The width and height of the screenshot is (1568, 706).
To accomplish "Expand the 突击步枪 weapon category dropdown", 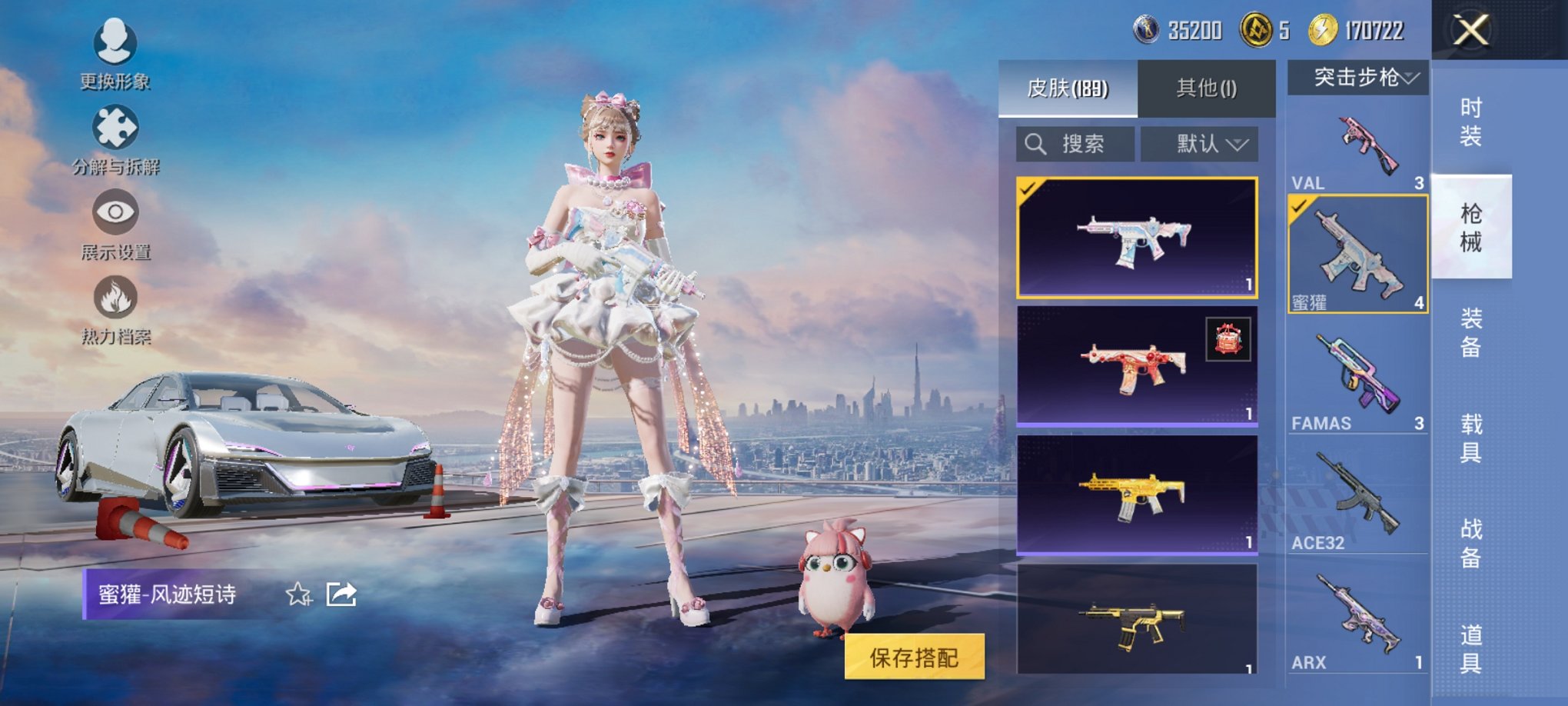I will (1357, 77).
